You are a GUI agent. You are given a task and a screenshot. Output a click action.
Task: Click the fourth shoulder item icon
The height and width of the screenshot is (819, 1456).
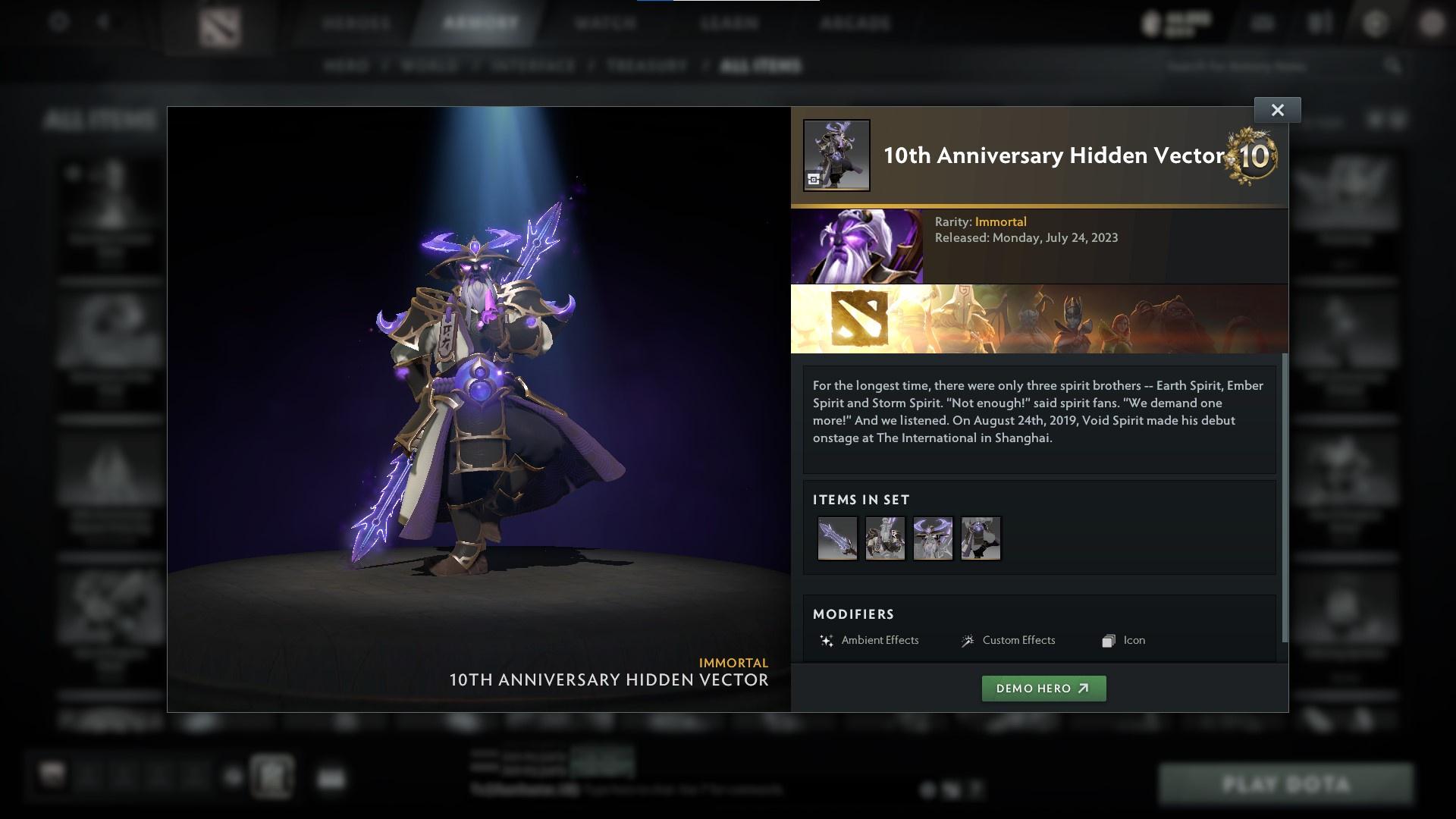(981, 538)
